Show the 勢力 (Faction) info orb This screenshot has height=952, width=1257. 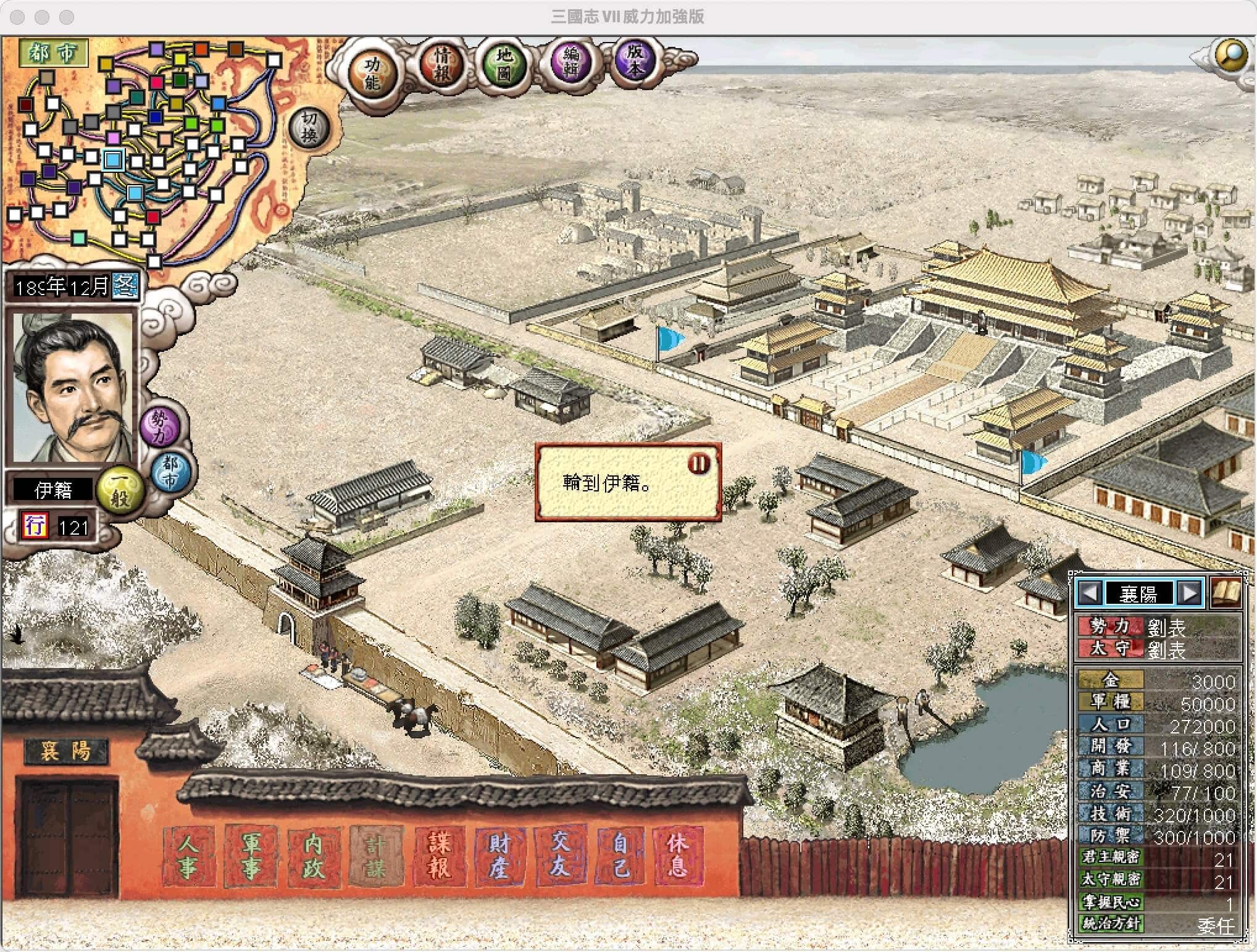point(159,426)
